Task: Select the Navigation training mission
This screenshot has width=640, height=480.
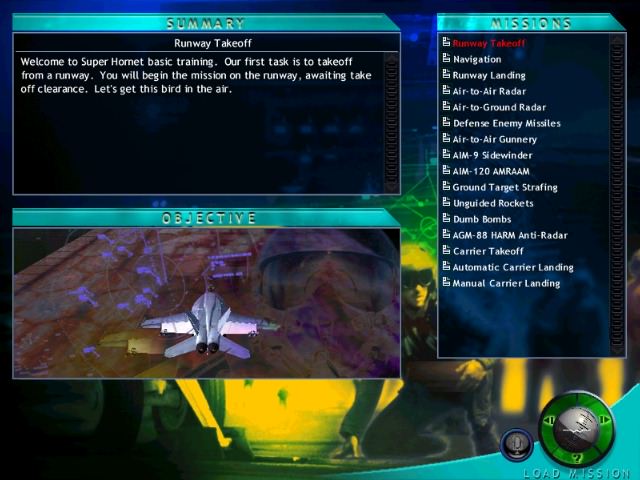Action: point(476,60)
